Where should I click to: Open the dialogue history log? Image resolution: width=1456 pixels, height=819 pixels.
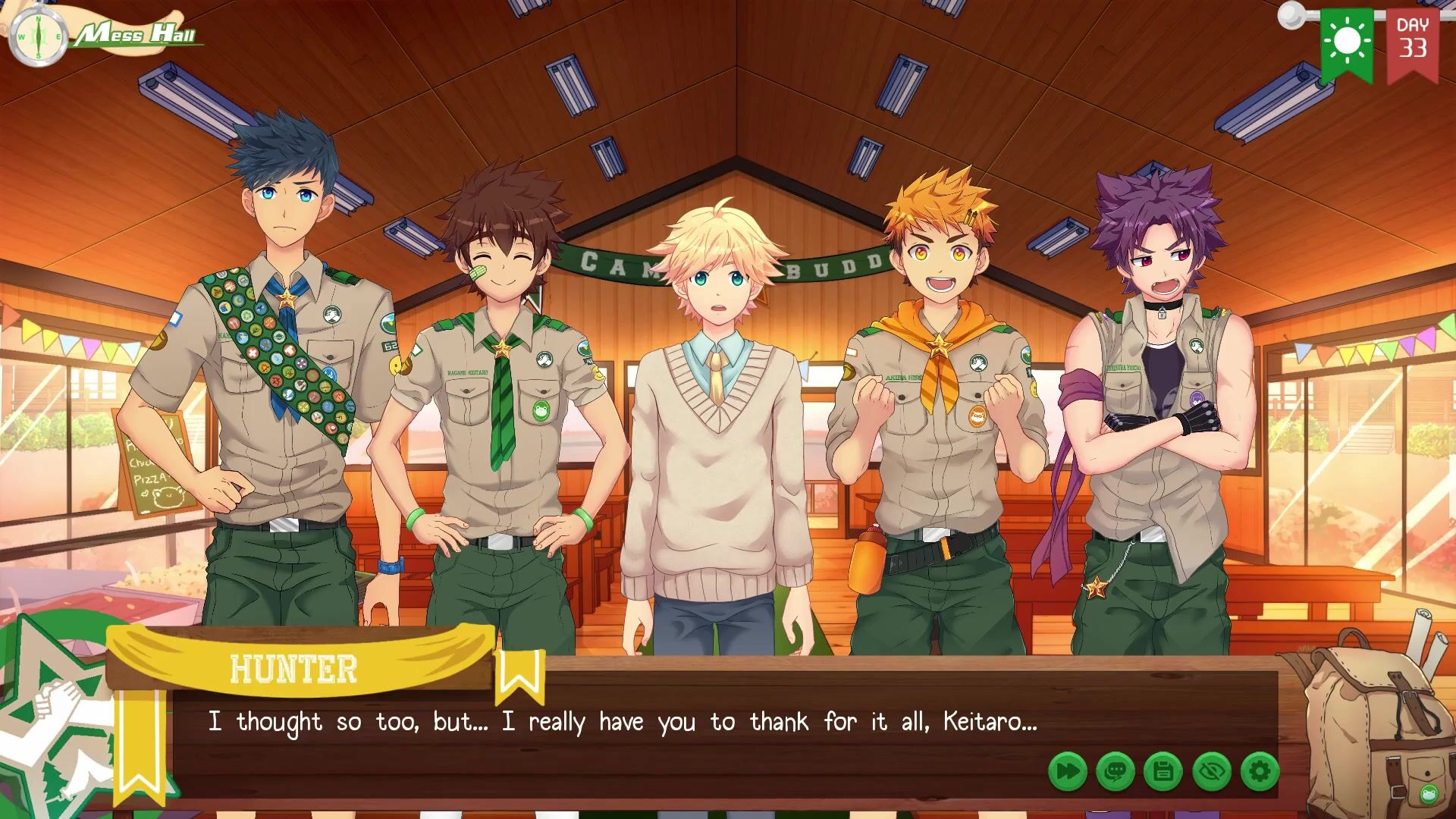click(x=1115, y=772)
